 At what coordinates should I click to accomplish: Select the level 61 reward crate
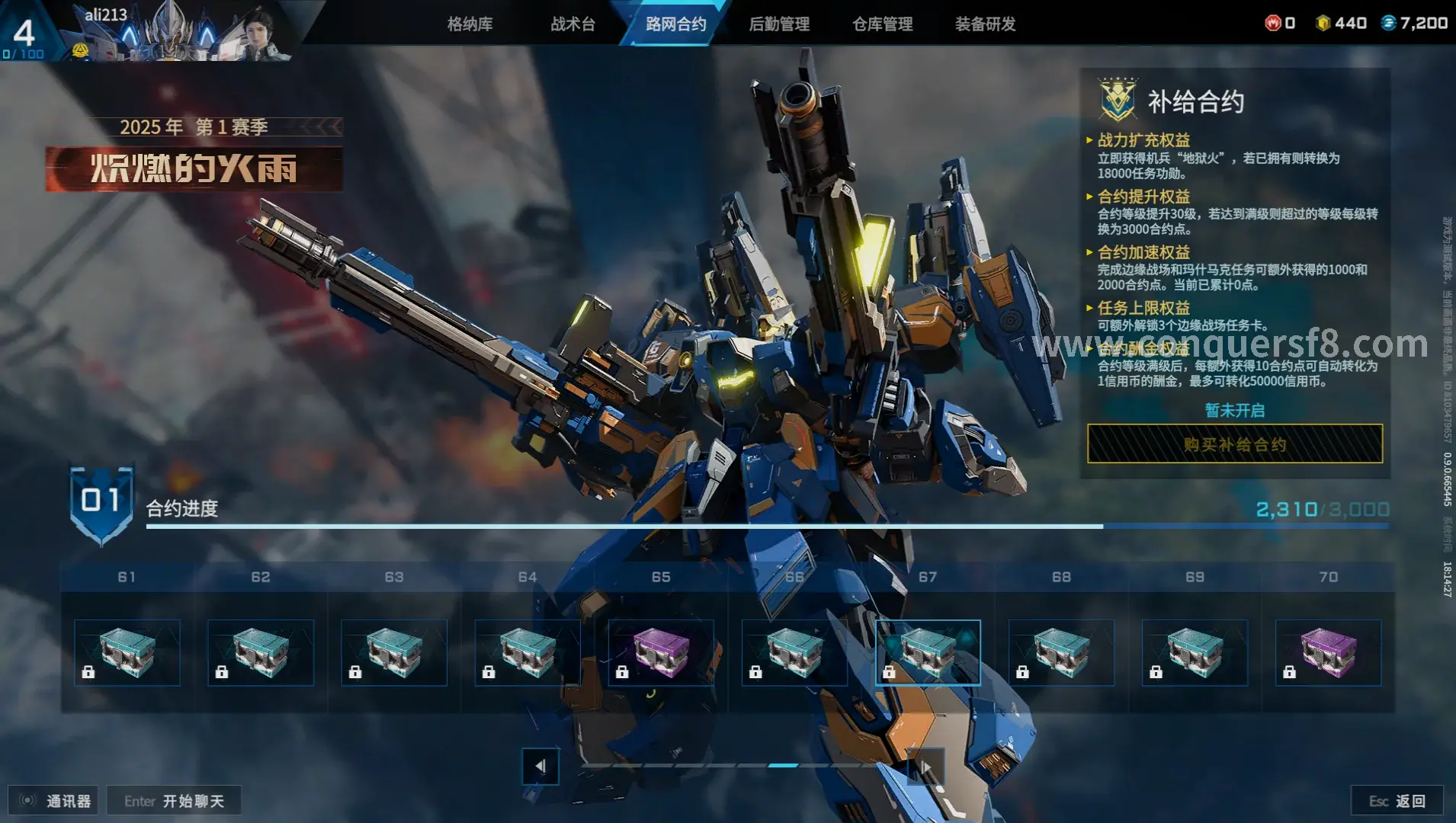tap(127, 652)
